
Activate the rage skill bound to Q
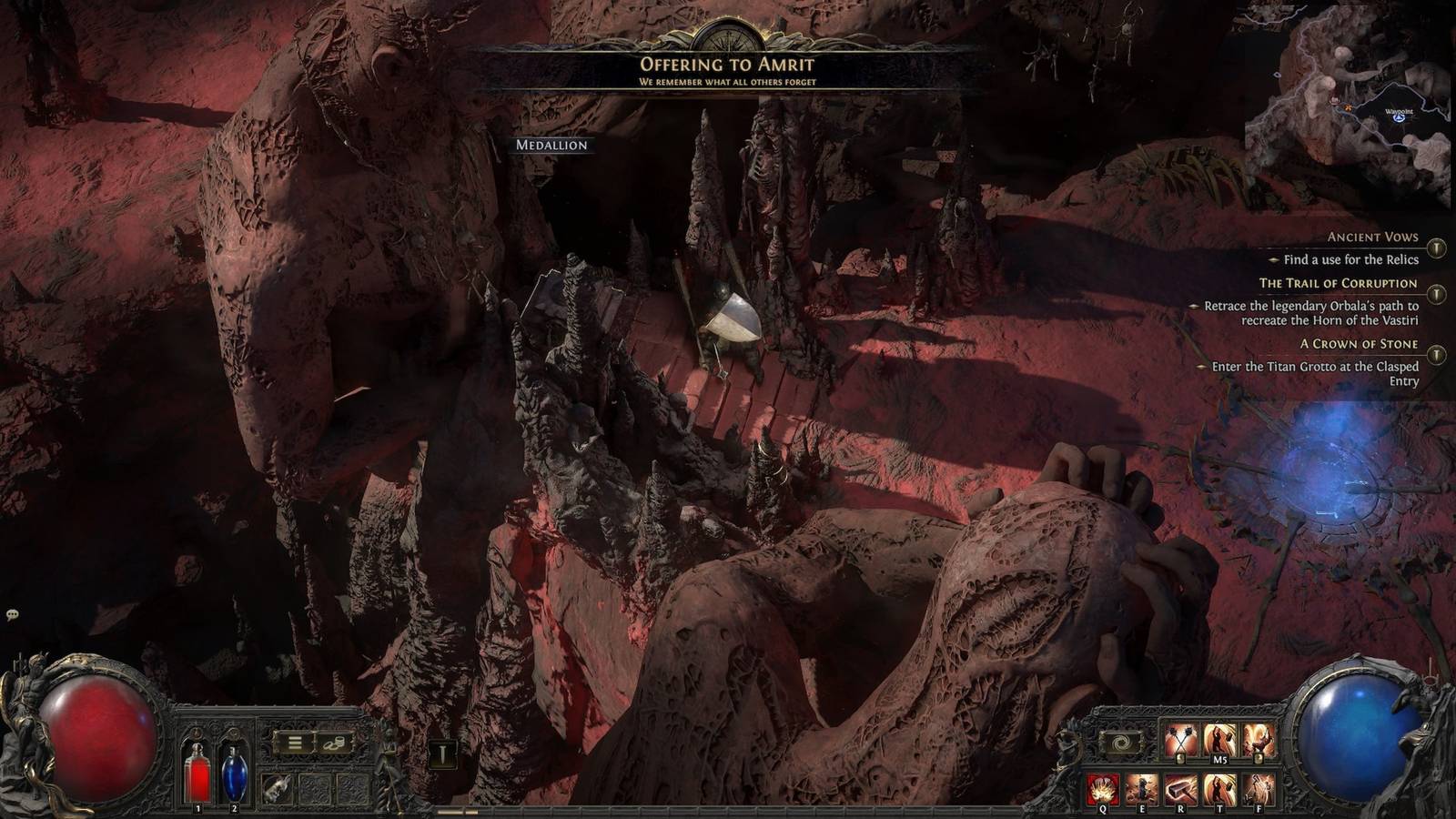click(x=1103, y=787)
